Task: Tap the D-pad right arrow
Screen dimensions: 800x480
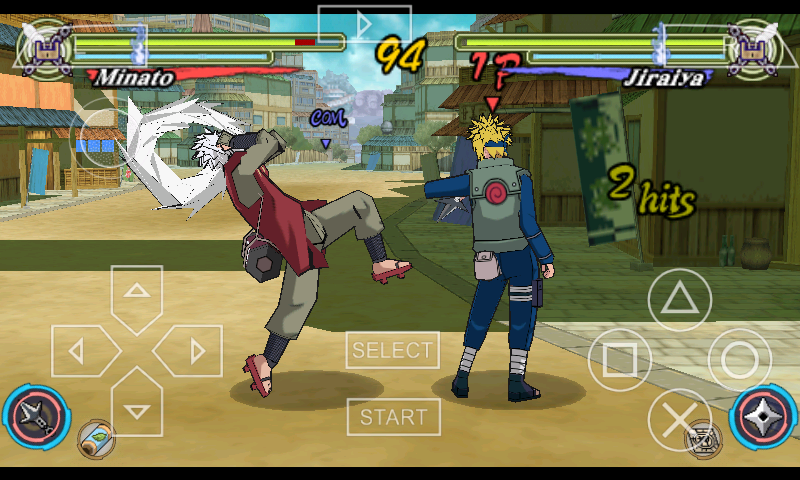Action: pyautogui.click(x=193, y=351)
